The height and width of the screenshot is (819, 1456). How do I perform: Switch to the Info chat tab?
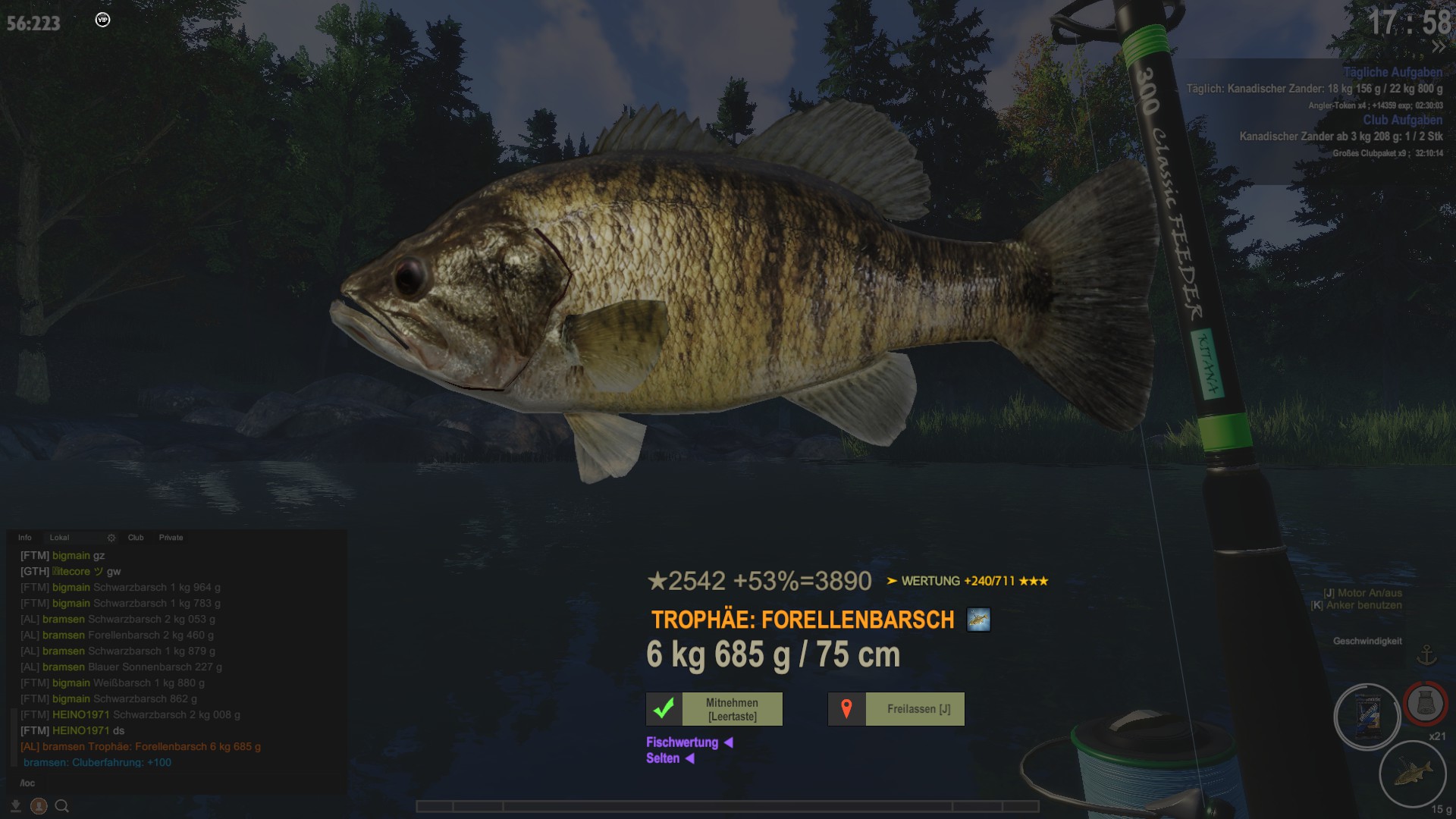point(25,538)
